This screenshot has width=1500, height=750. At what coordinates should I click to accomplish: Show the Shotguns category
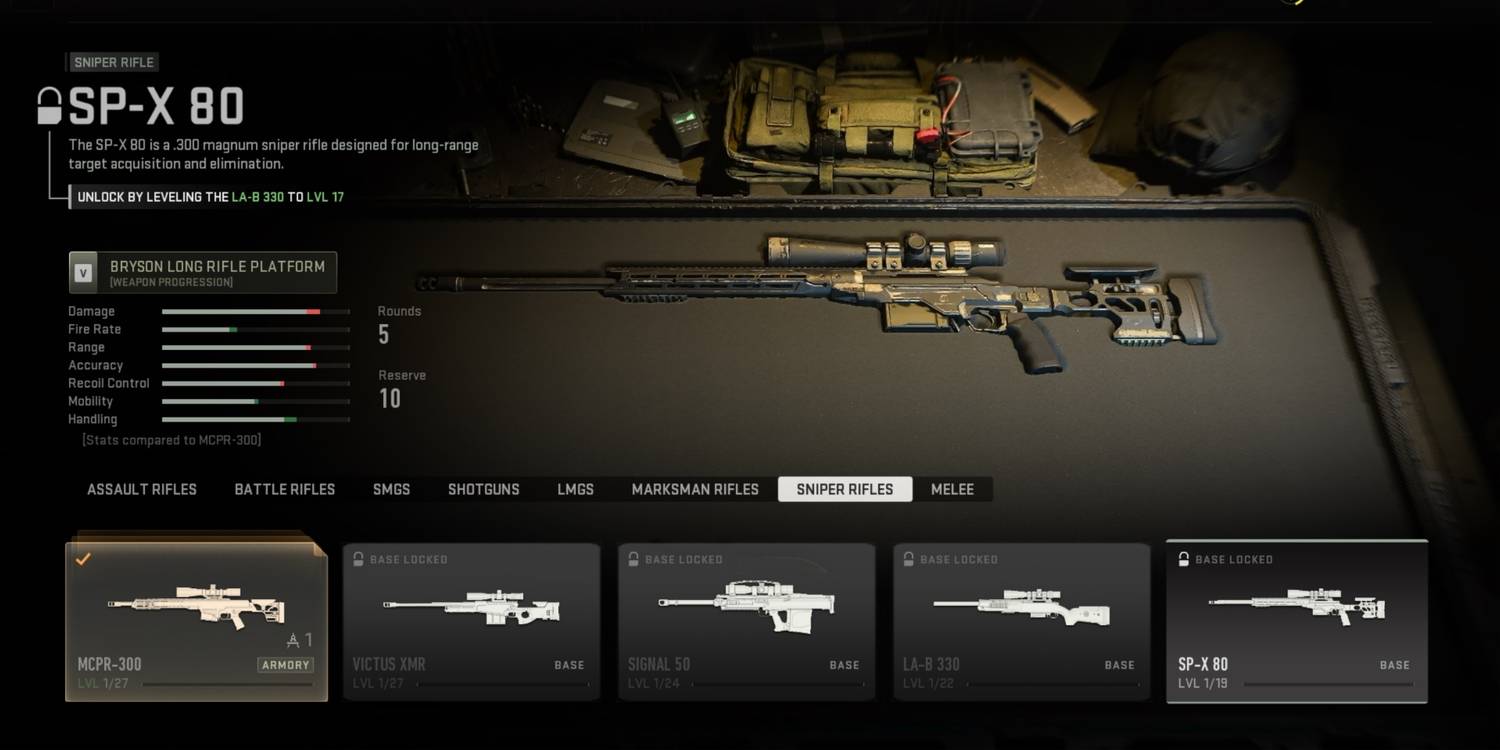[483, 490]
